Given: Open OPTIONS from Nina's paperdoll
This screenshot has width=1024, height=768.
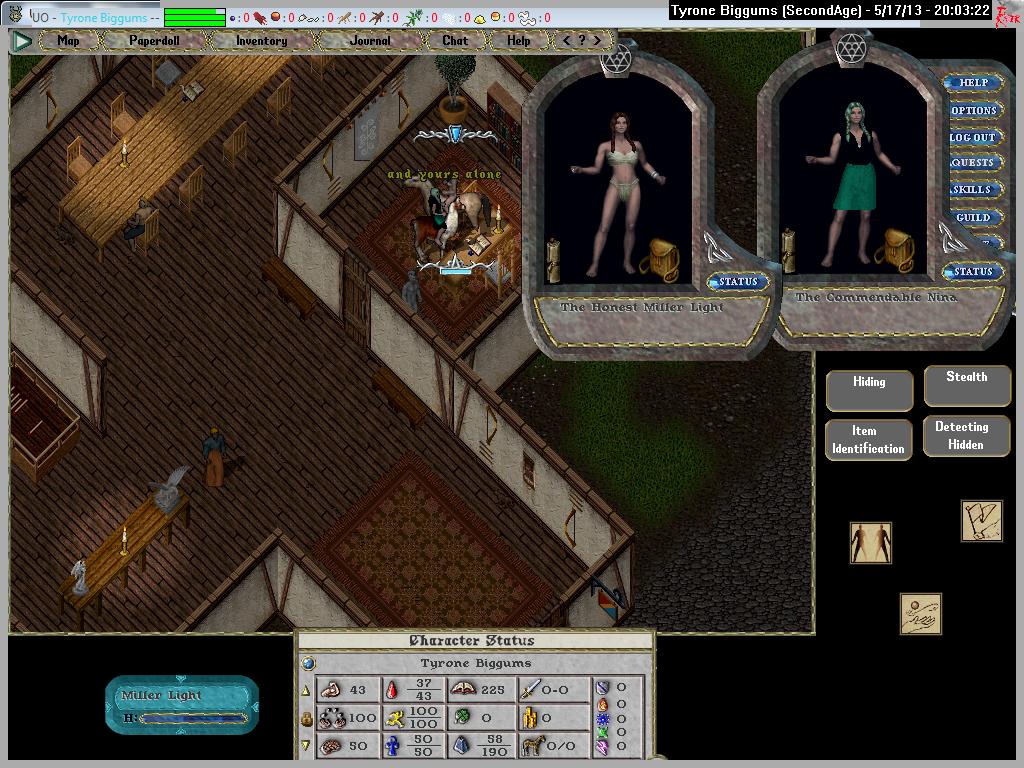Looking at the screenshot, I should coord(973,110).
